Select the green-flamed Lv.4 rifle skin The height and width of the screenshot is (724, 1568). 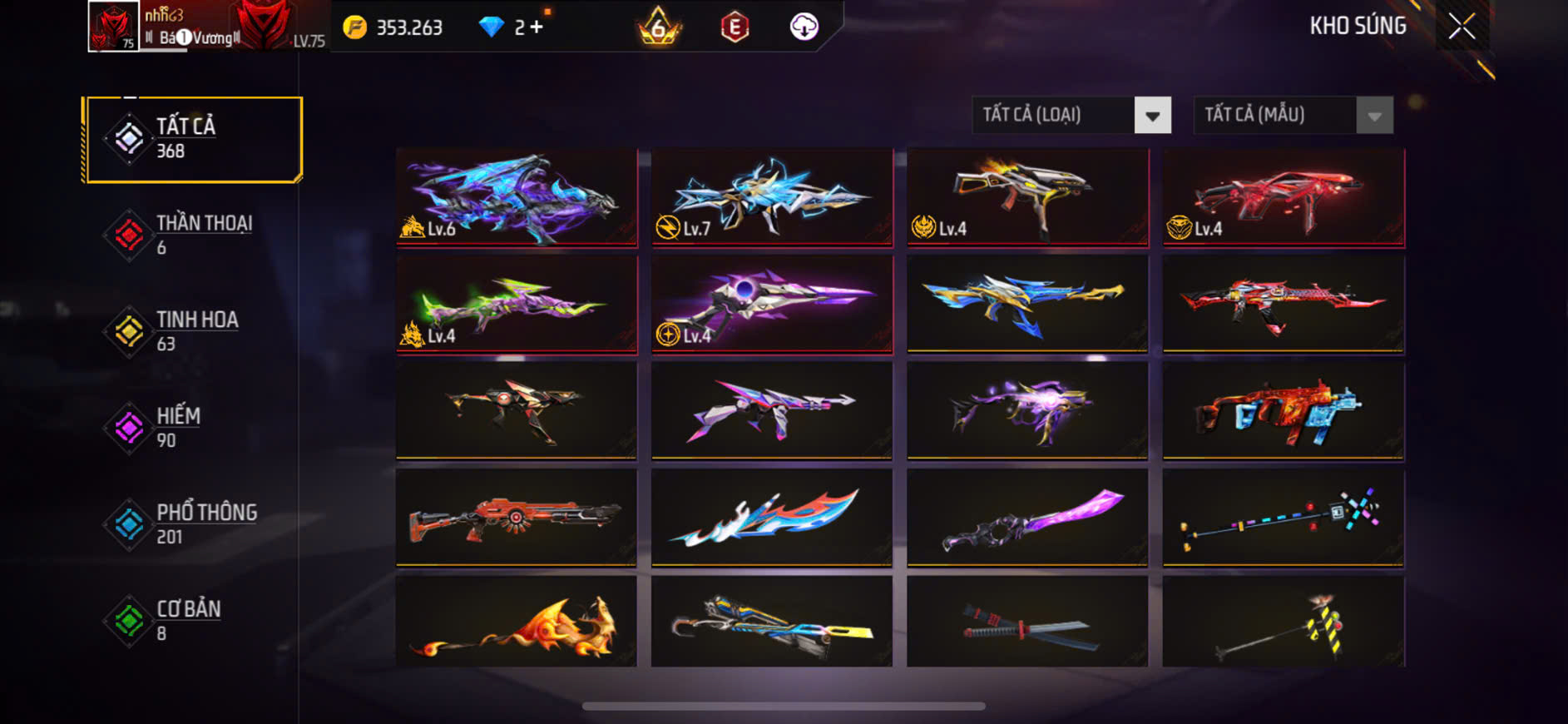tap(517, 304)
